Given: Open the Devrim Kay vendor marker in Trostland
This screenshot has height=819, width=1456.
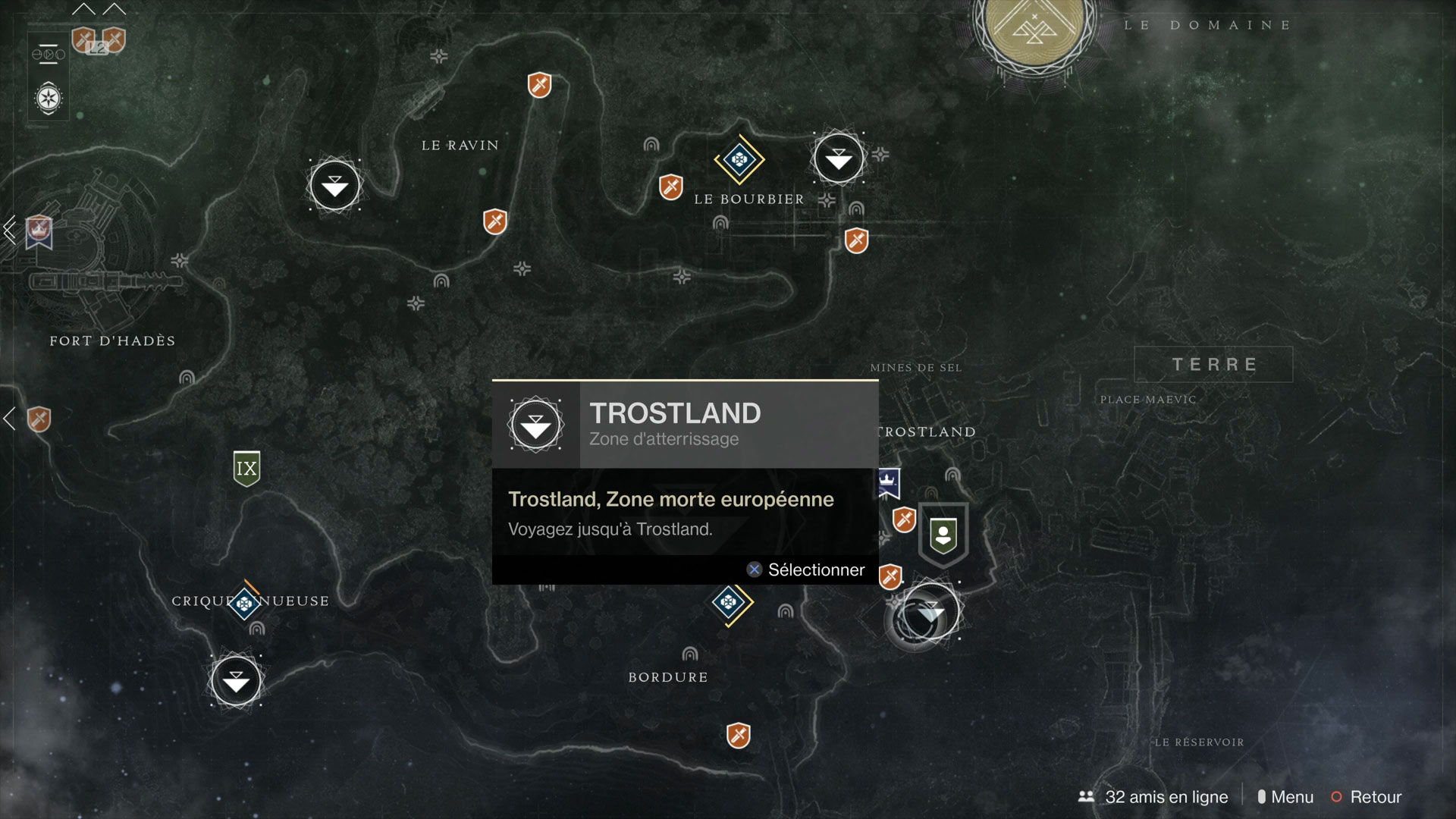Looking at the screenshot, I should point(943,535).
